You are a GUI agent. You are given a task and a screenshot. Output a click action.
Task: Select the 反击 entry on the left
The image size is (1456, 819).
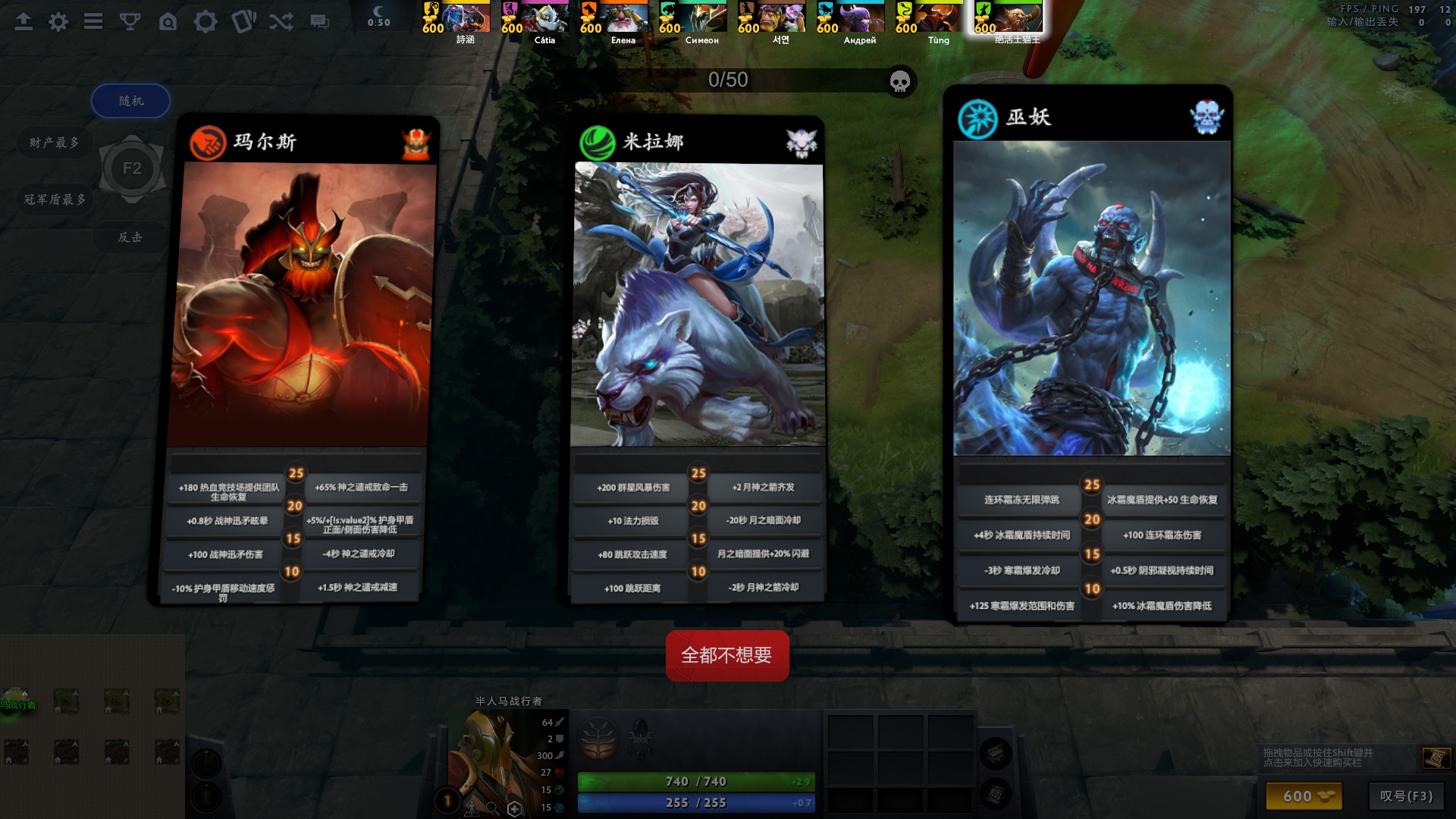(130, 237)
